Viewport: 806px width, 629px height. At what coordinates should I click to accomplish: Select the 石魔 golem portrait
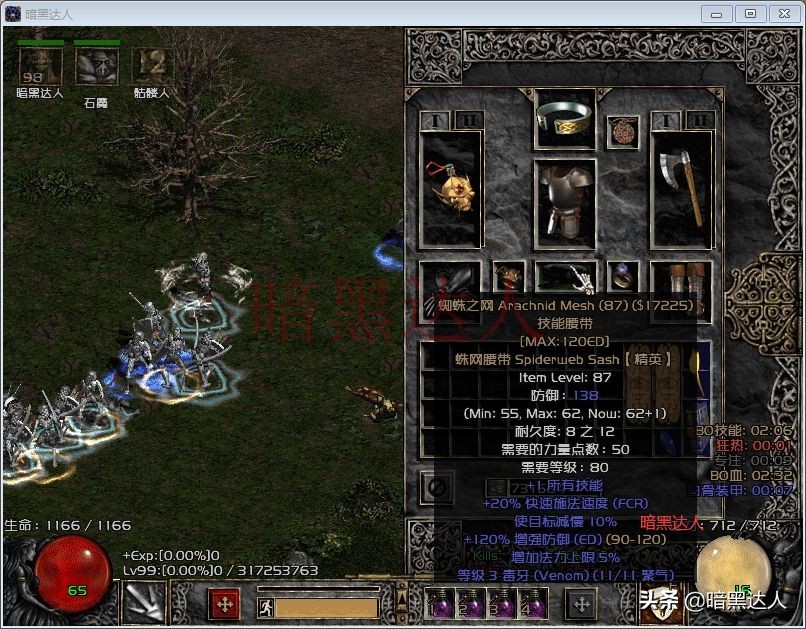(x=96, y=67)
